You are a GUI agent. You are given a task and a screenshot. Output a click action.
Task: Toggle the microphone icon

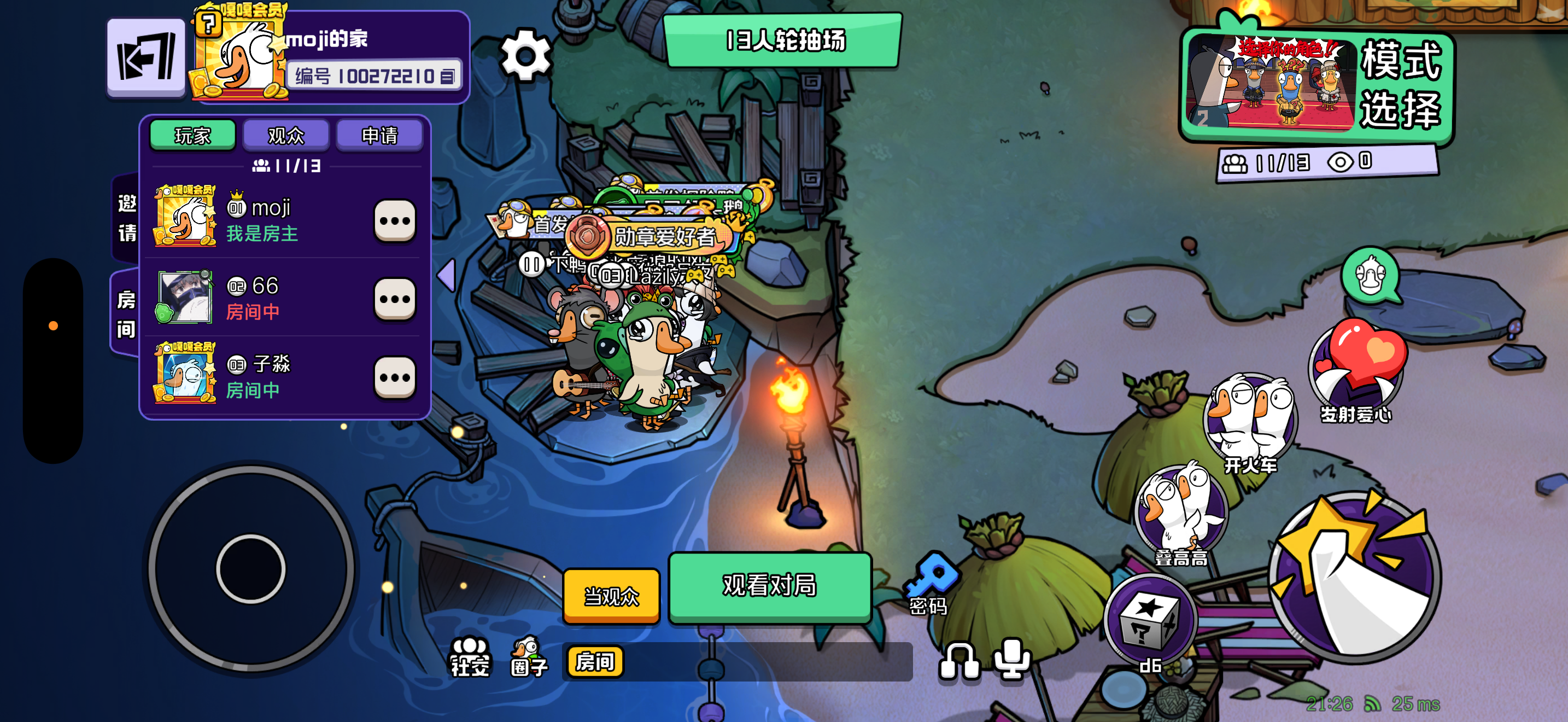coord(1011,659)
